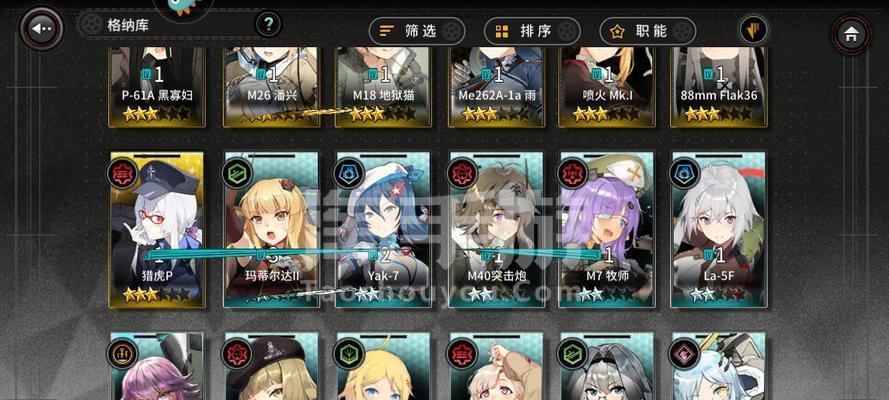Choose the M26 潘兴 card
The image size is (889, 400).
click(x=272, y=87)
